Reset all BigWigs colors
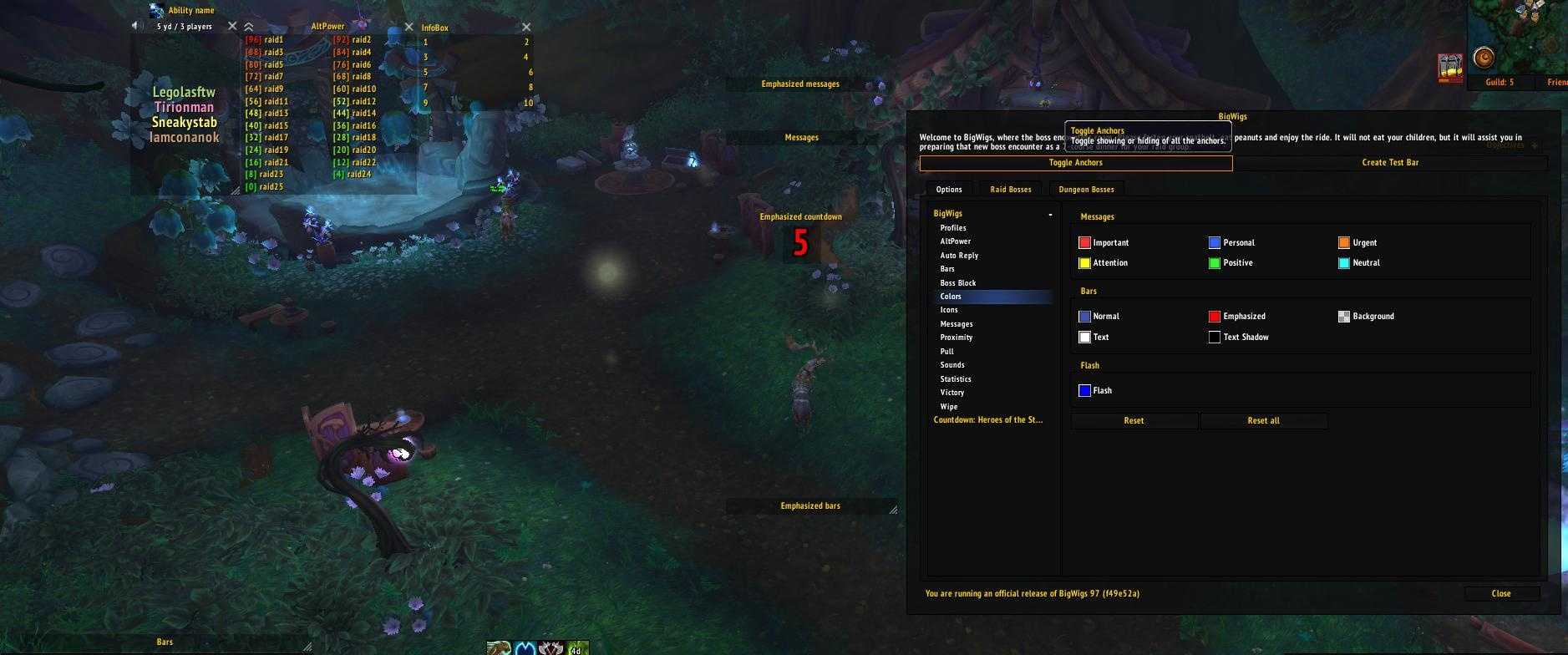 point(1263,421)
